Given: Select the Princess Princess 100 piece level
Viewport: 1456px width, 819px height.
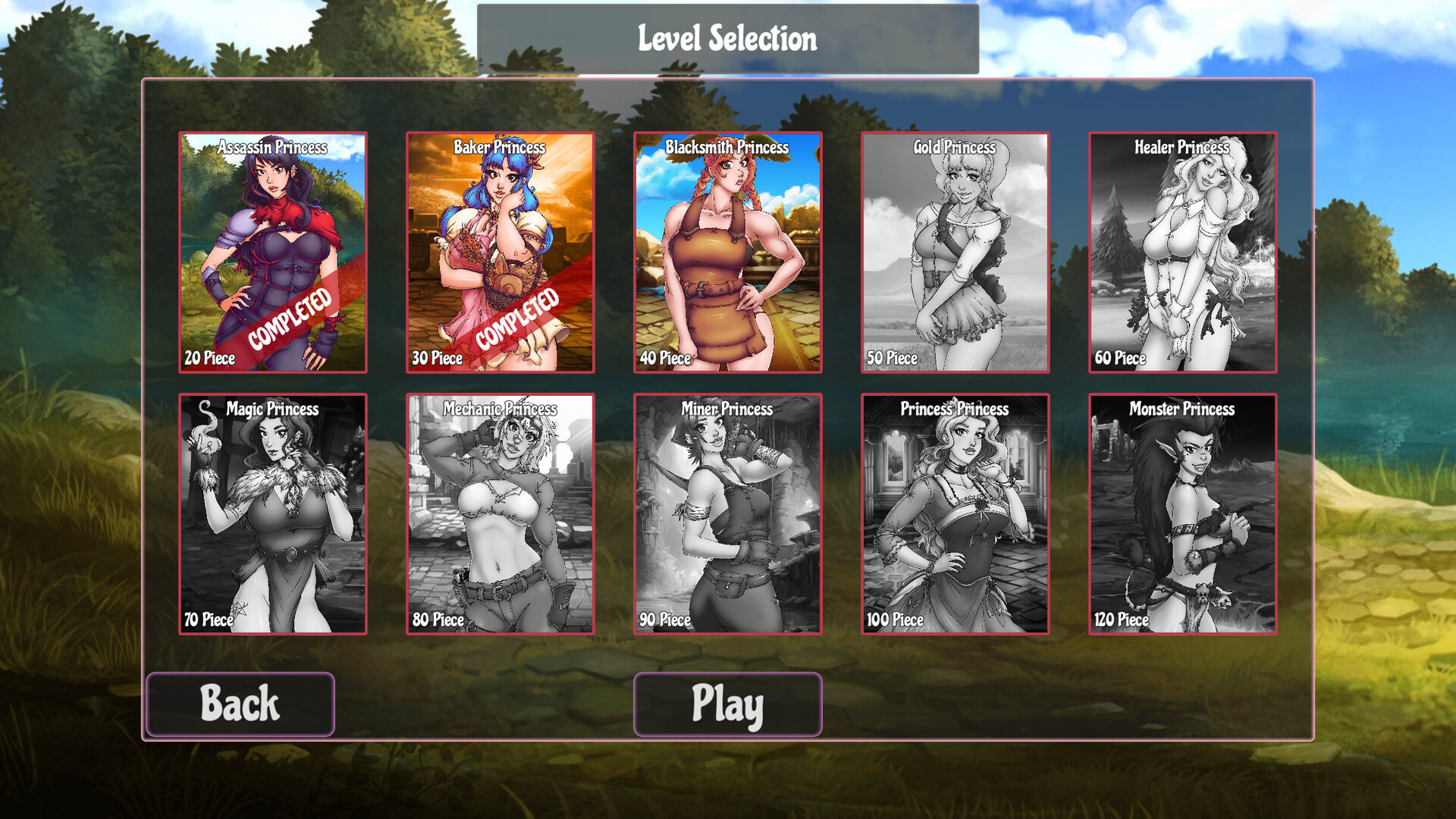Looking at the screenshot, I should click(x=954, y=513).
